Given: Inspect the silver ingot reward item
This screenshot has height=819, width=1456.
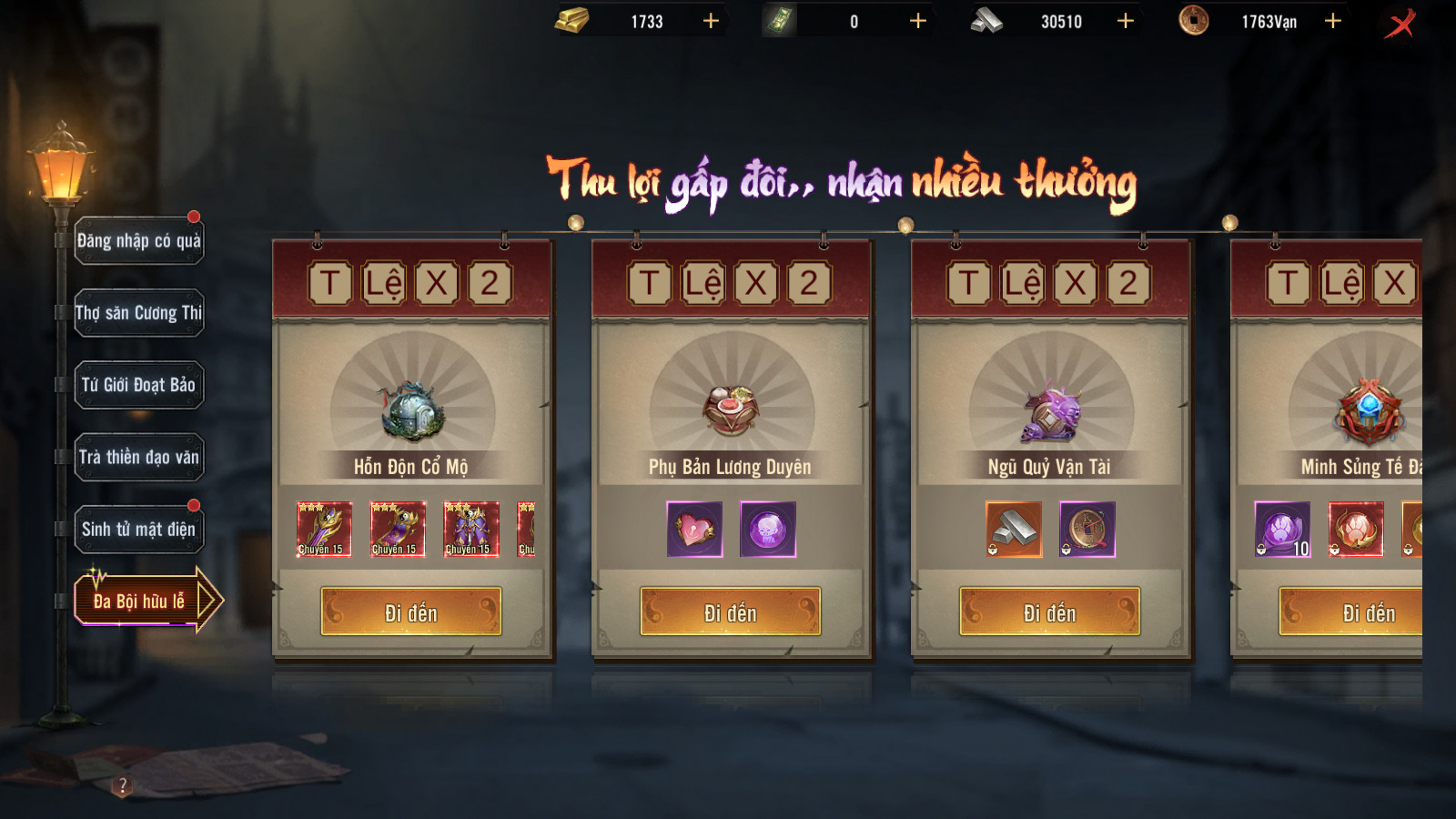Looking at the screenshot, I should (x=1014, y=530).
